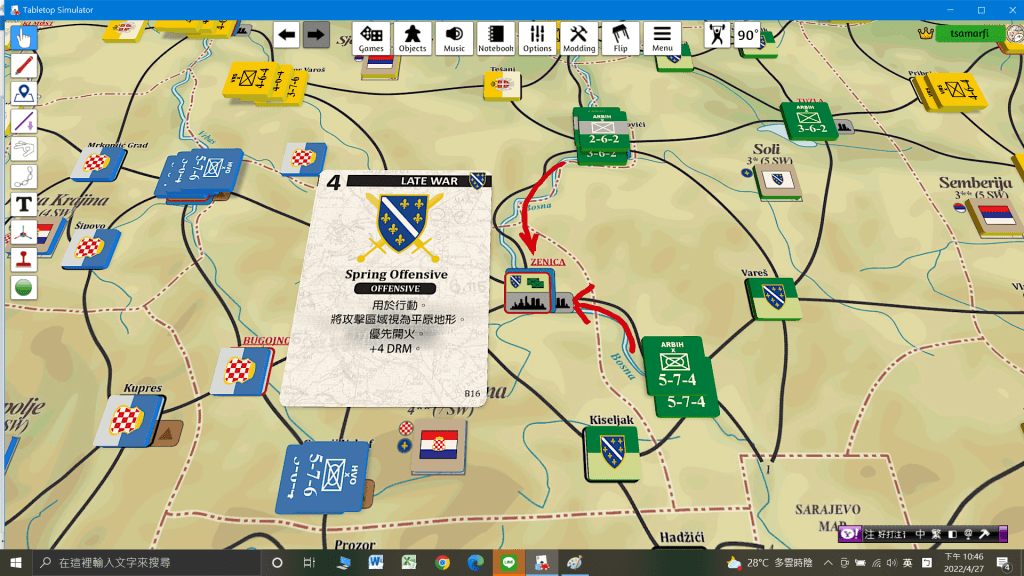Select the map pin zone tool
Viewport: 1024px width, 576px height.
tap(24, 94)
